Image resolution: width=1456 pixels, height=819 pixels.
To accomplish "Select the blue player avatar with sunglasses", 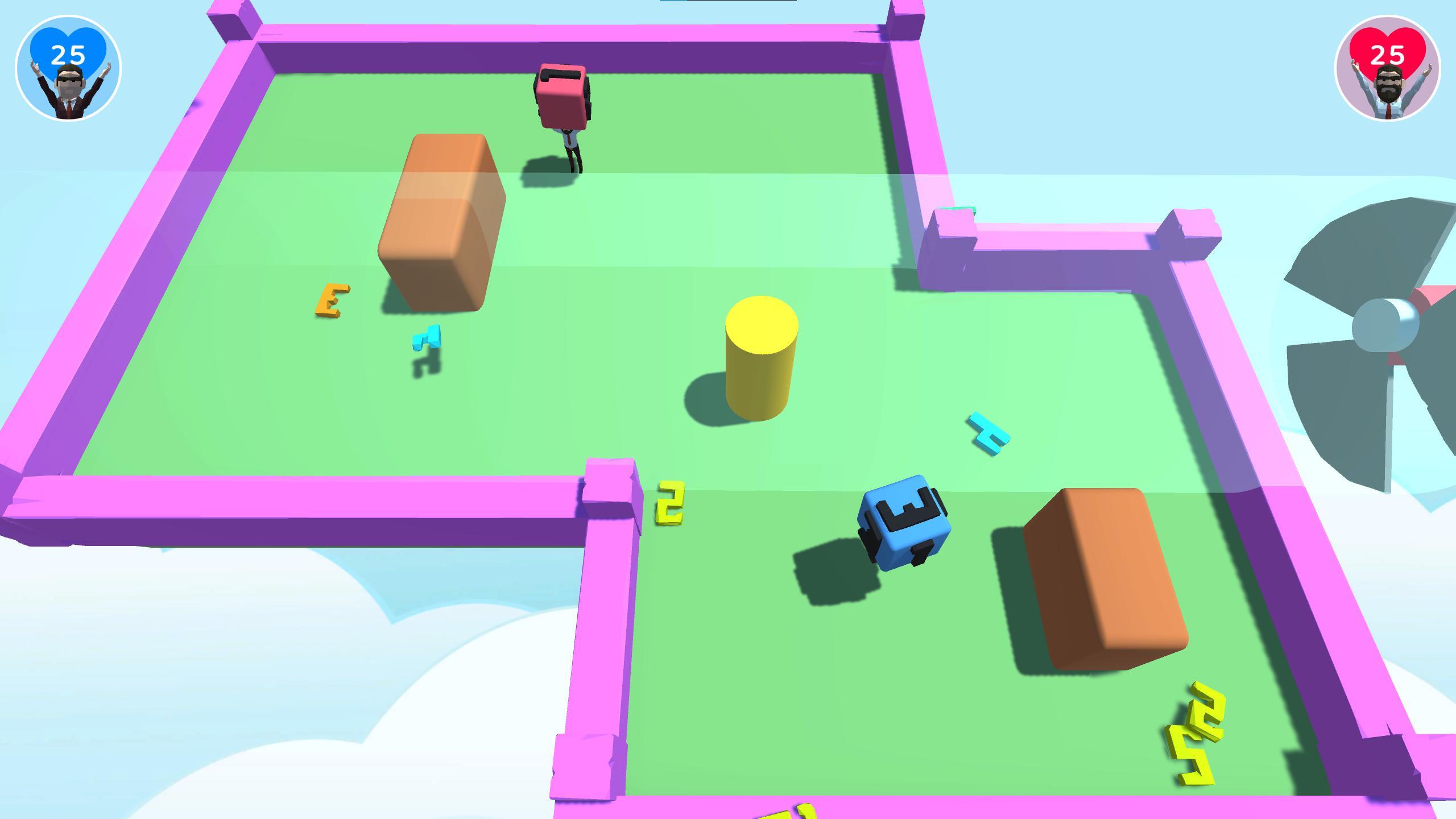I will click(x=68, y=91).
